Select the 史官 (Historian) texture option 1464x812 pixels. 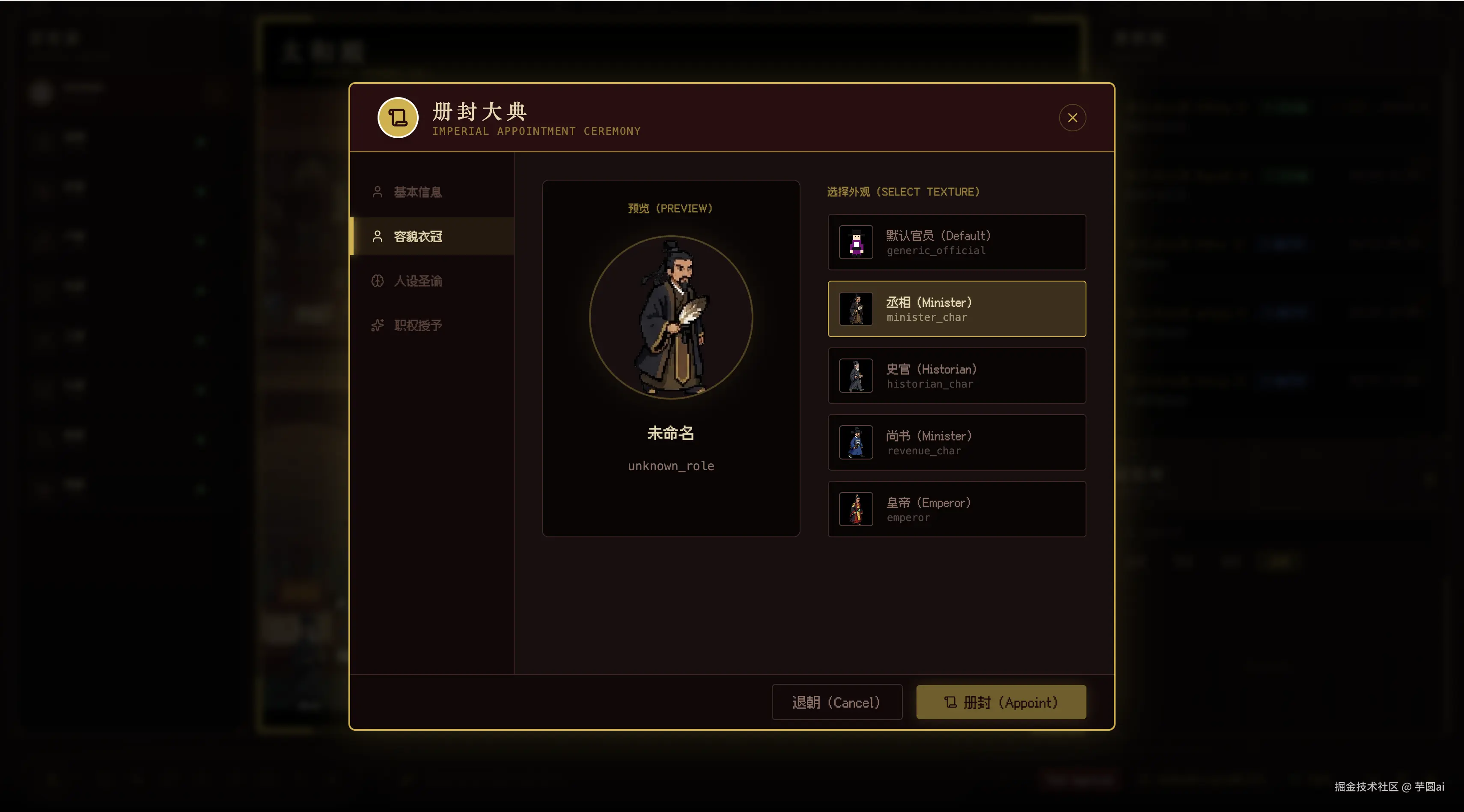point(956,376)
